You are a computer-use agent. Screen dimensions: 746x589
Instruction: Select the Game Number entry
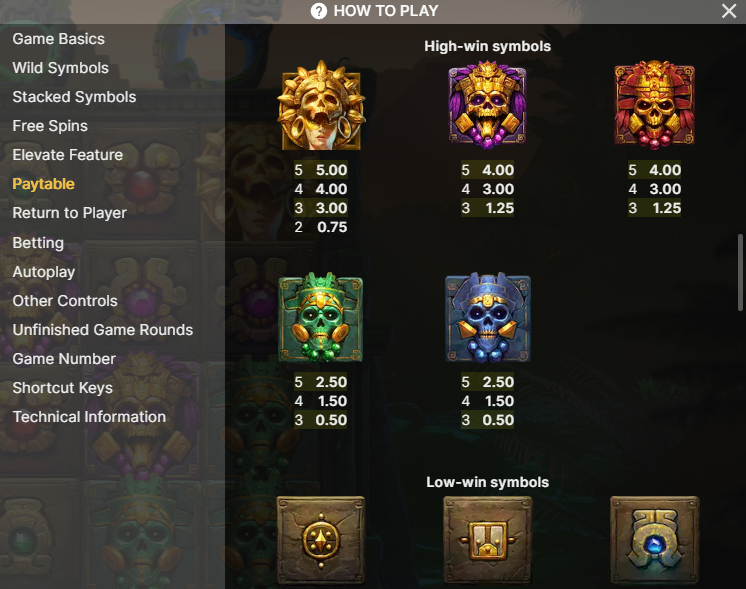(x=64, y=359)
